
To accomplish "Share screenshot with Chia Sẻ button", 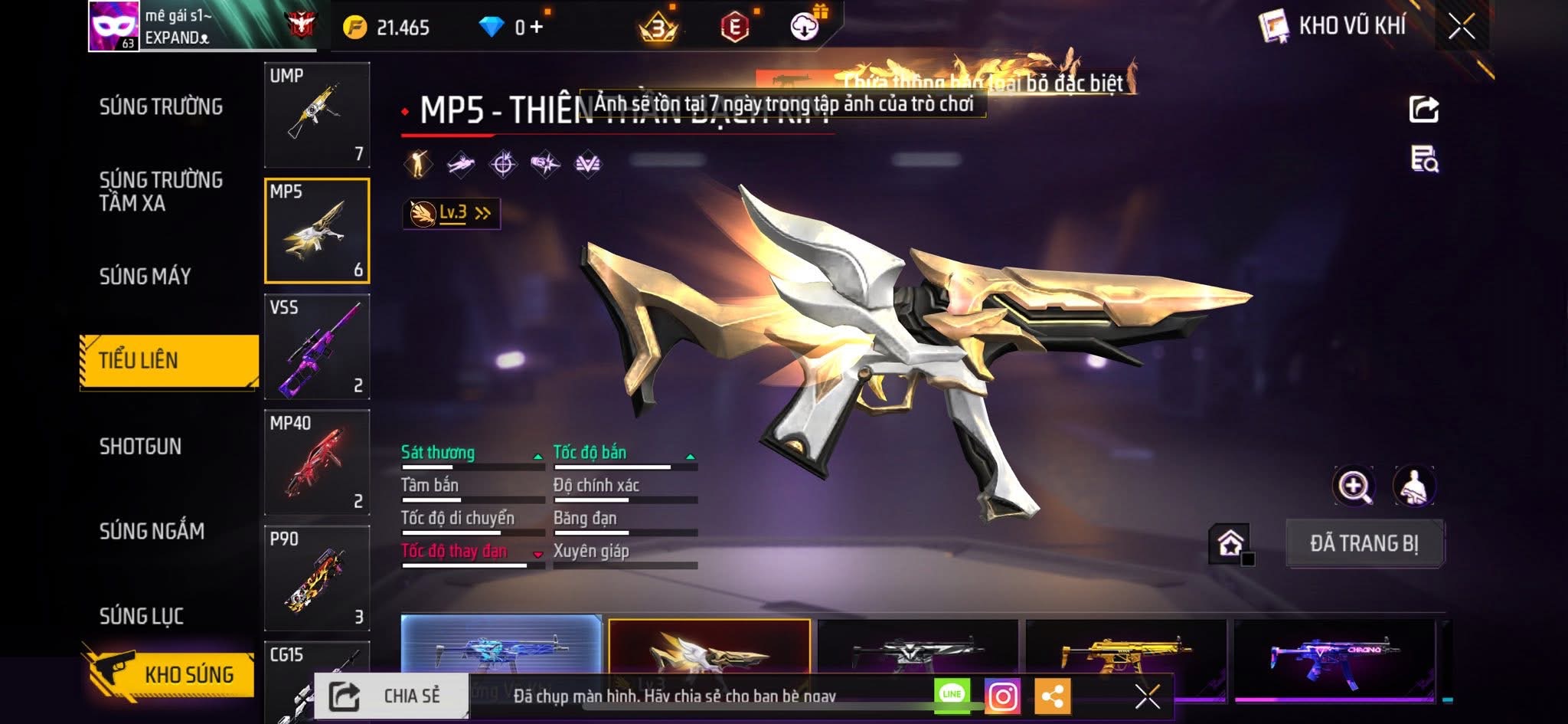I will click(390, 696).
